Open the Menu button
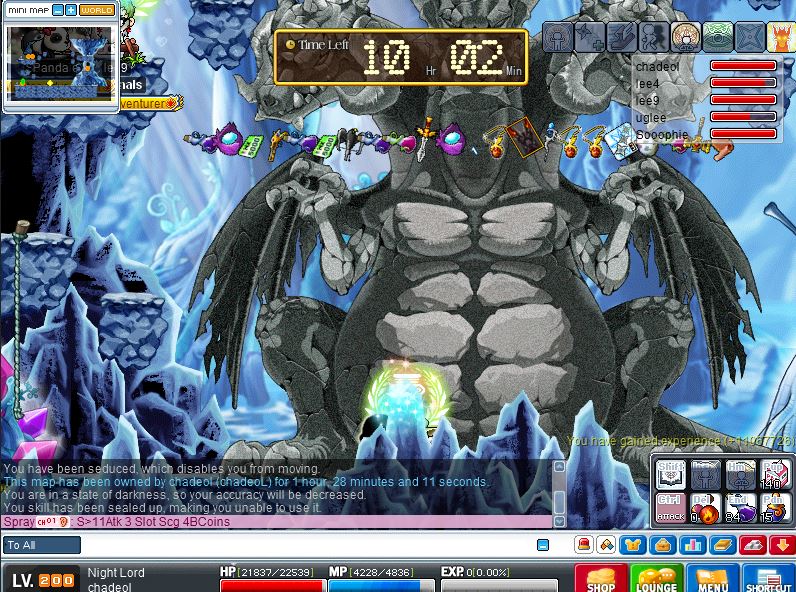Viewport: 796px width, 592px height. tap(712, 579)
